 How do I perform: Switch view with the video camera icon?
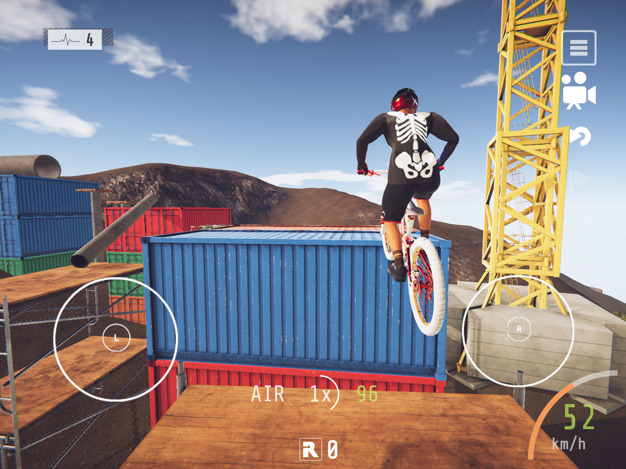pyautogui.click(x=578, y=92)
